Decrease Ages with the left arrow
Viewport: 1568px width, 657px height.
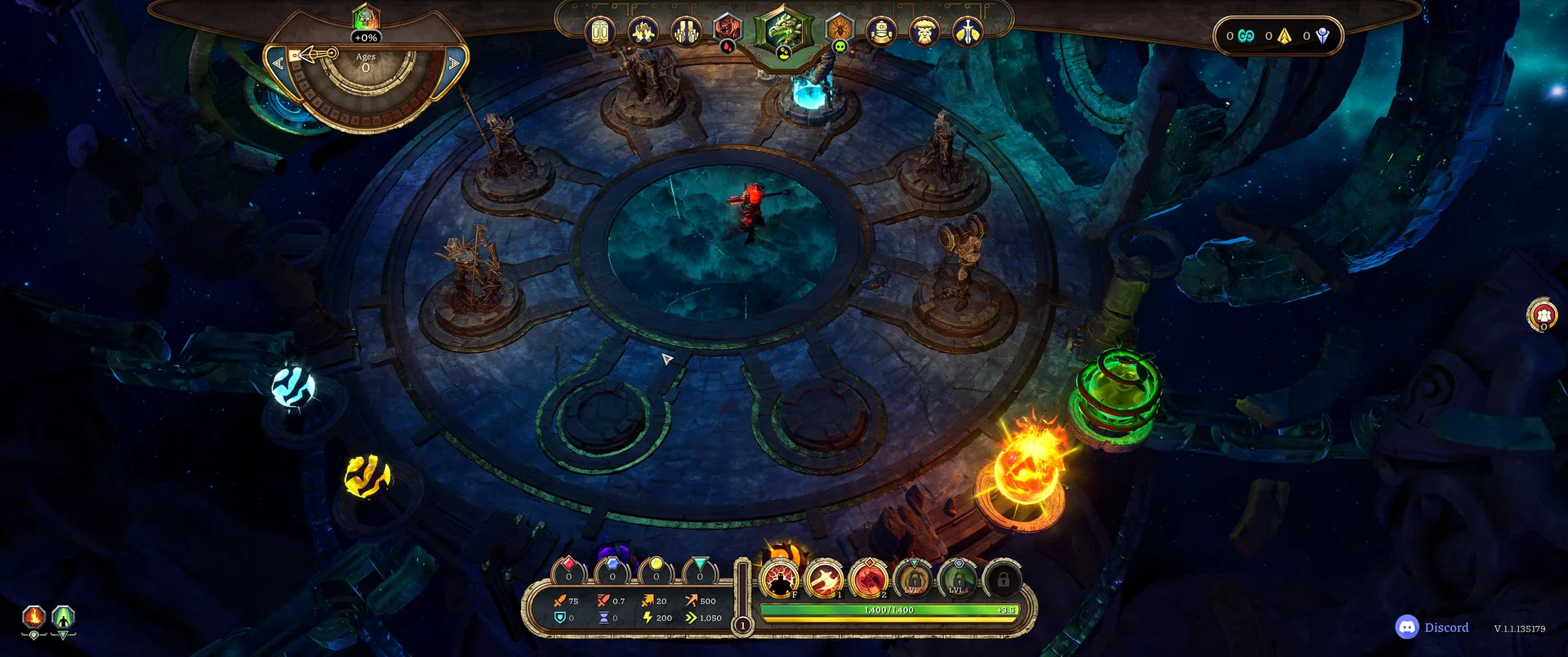point(278,63)
